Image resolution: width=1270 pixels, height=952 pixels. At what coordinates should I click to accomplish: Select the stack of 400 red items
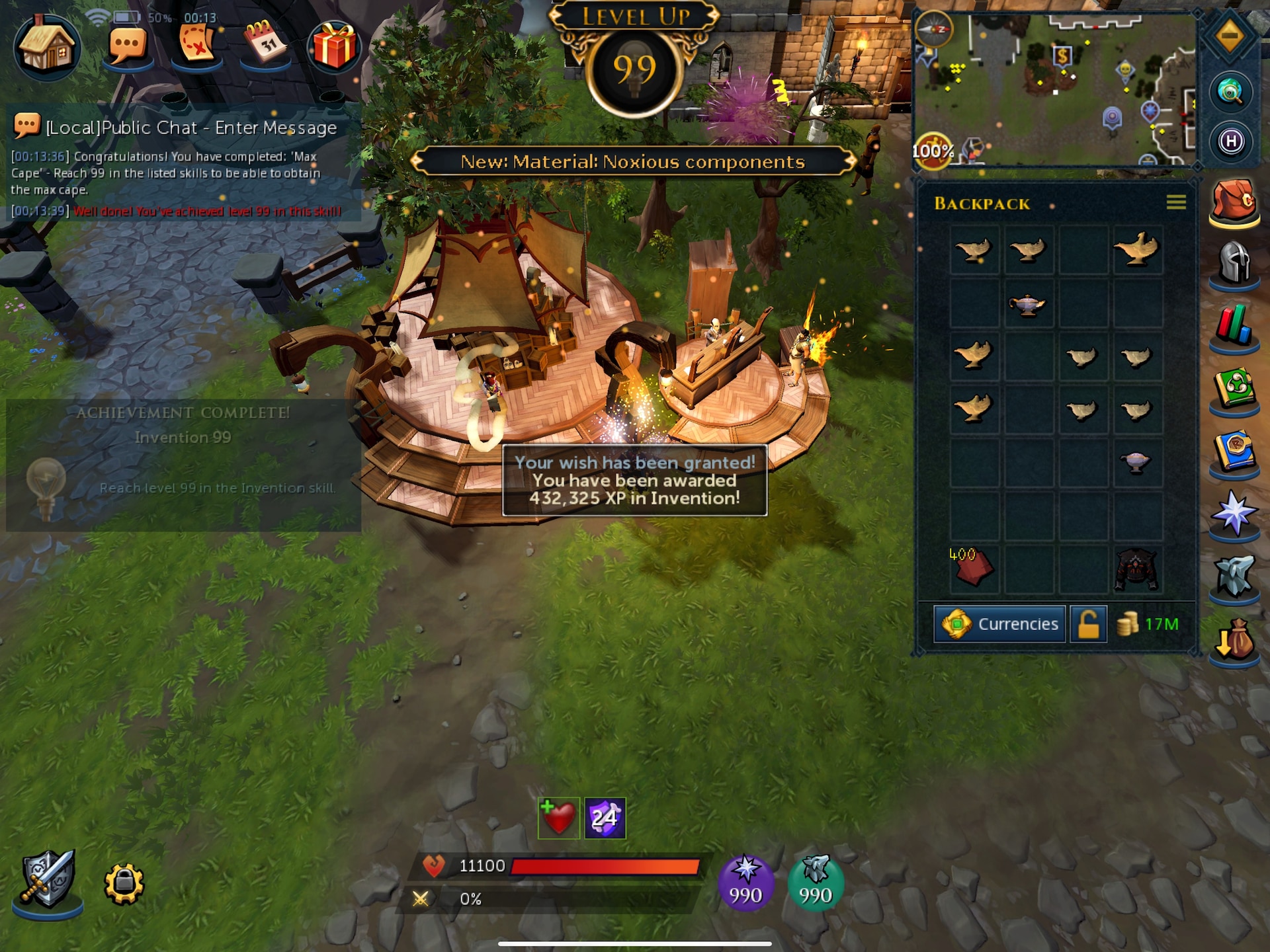pyautogui.click(x=972, y=567)
